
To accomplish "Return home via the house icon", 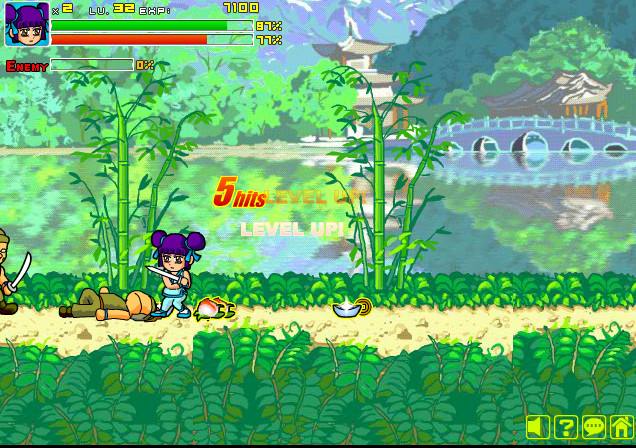I will [x=621, y=427].
